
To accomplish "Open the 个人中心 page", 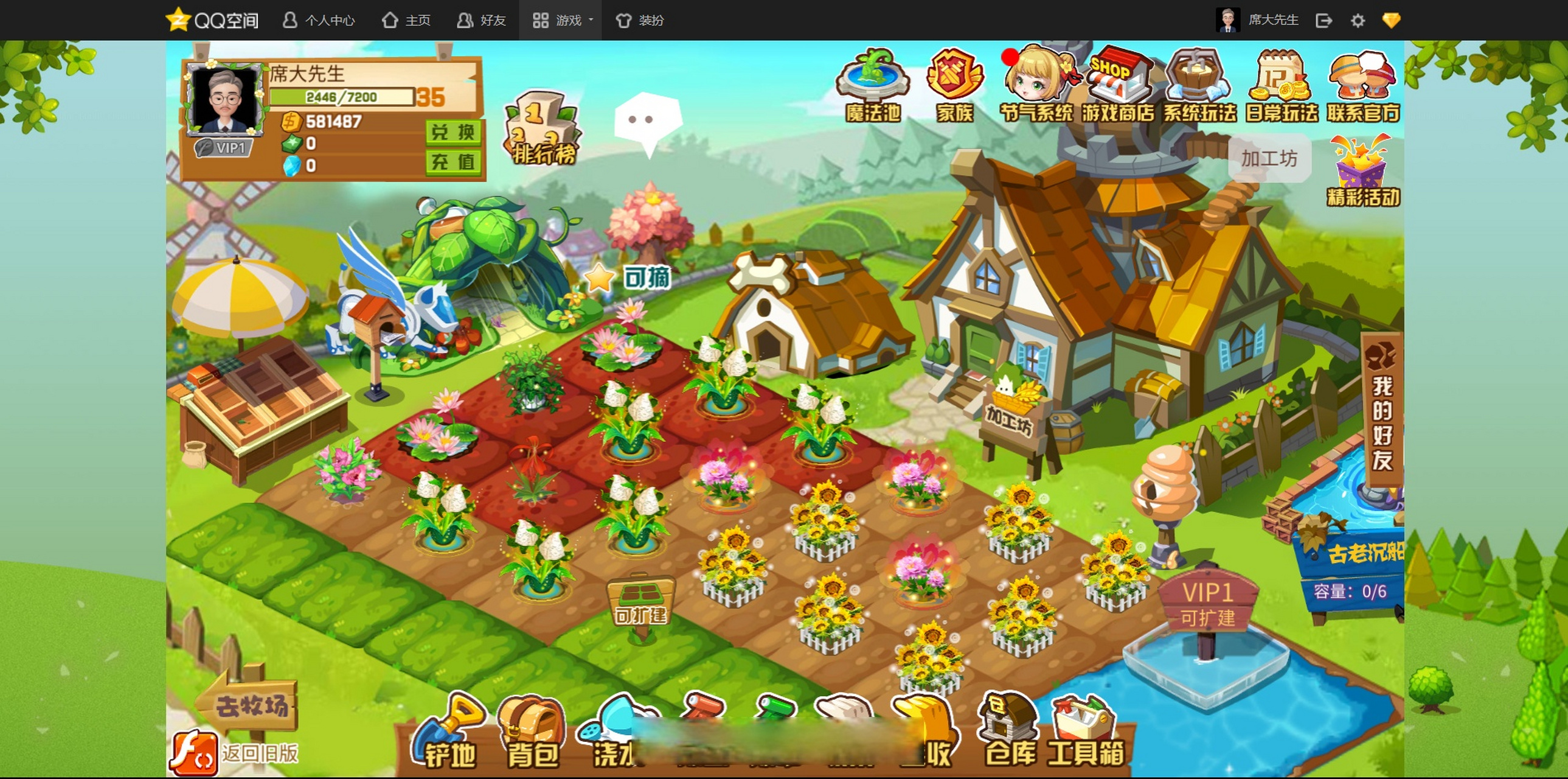I will [318, 20].
